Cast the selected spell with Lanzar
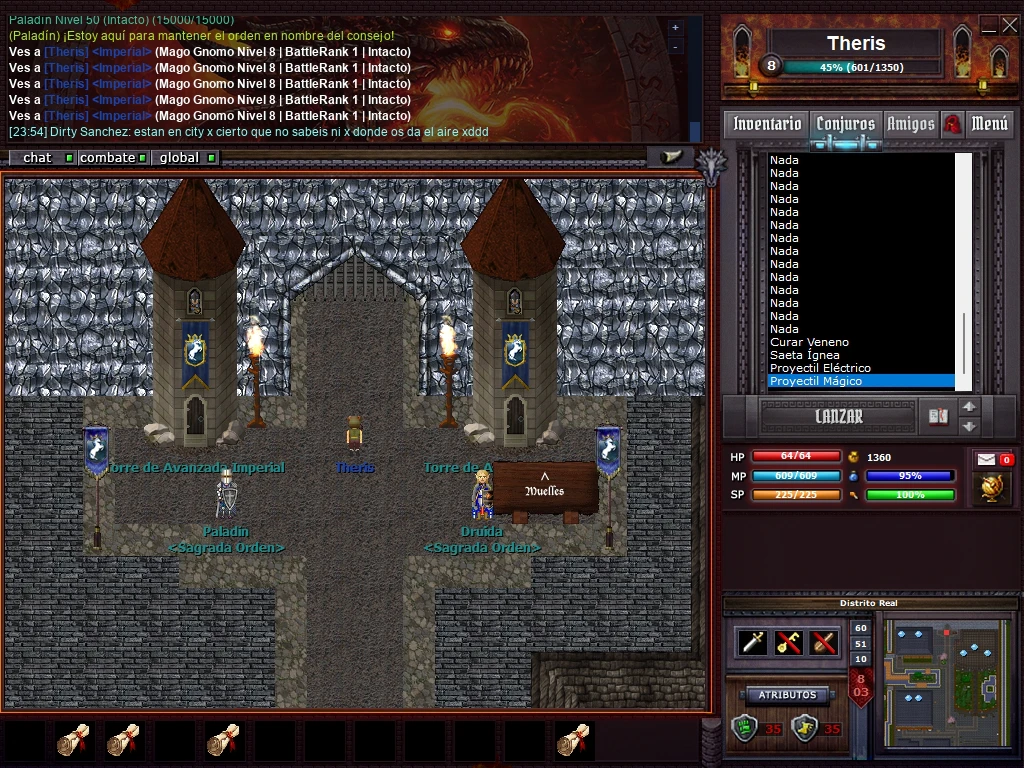 tap(838, 417)
